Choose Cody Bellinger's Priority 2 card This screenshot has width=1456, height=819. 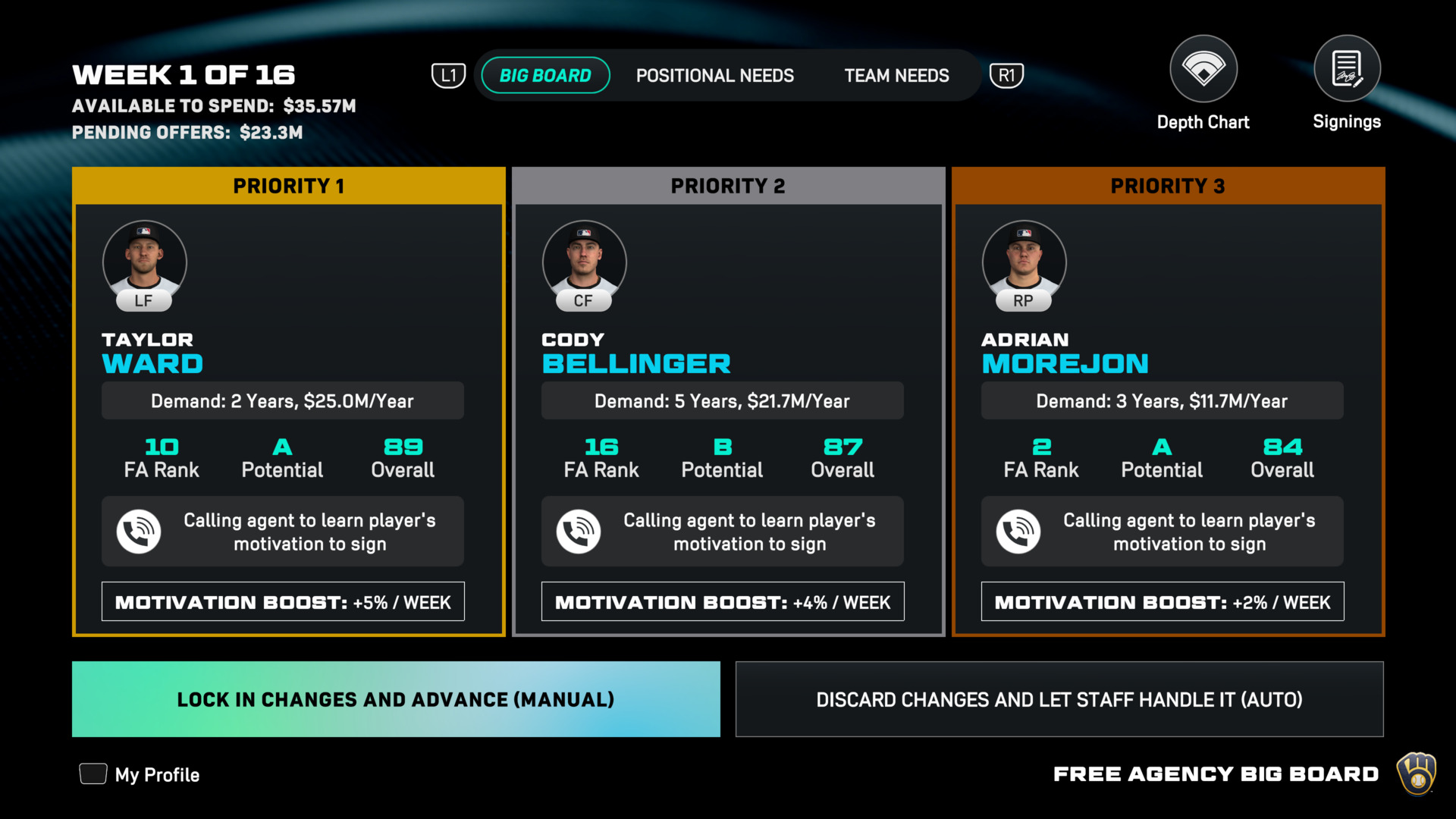click(728, 402)
